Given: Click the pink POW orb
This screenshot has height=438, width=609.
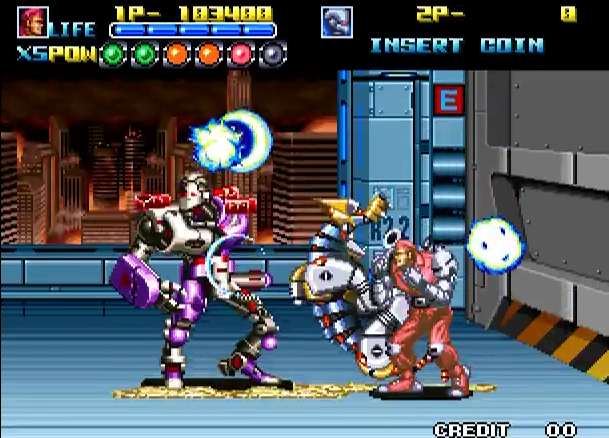Looking at the screenshot, I should [x=241, y=54].
